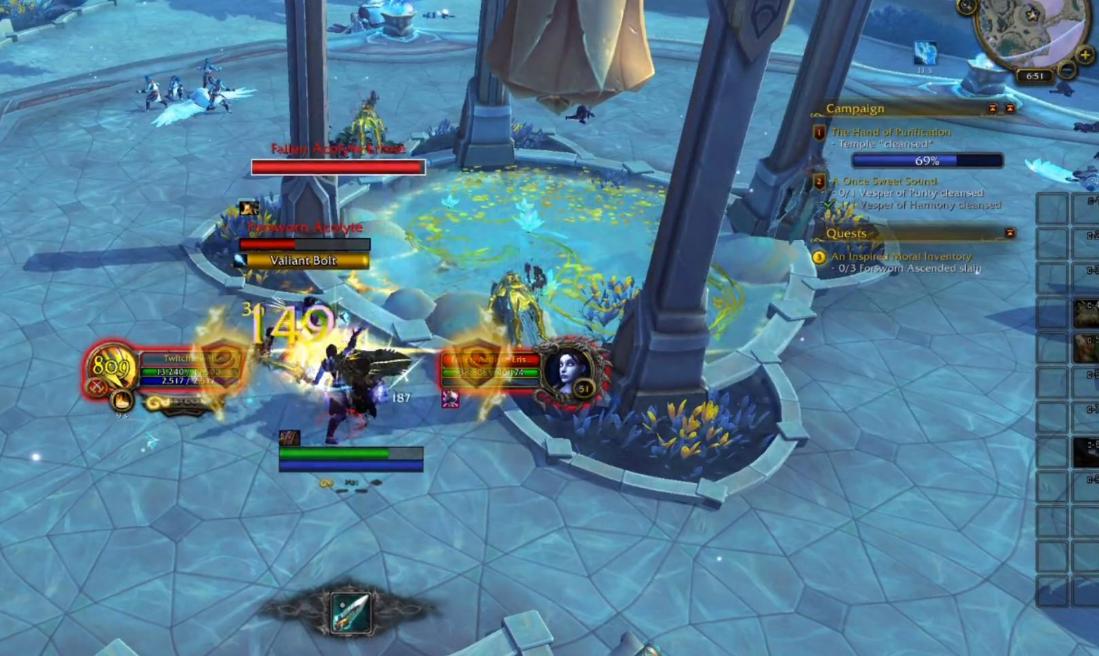Screen dimensions: 1099x656
Task: Open the An Inspired Moral Inventory quest
Action: point(901,257)
